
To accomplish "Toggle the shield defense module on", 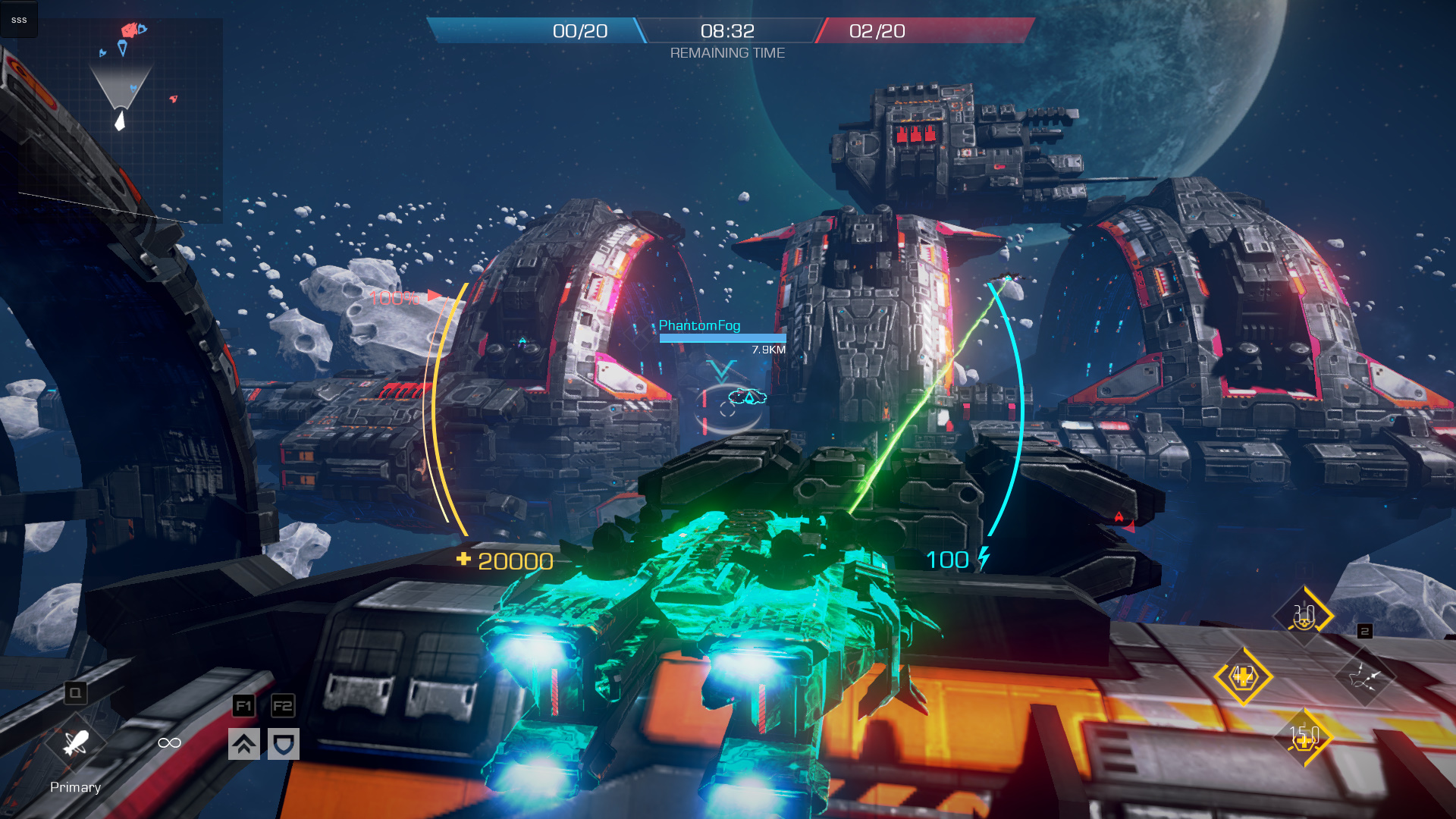I will pos(281,745).
